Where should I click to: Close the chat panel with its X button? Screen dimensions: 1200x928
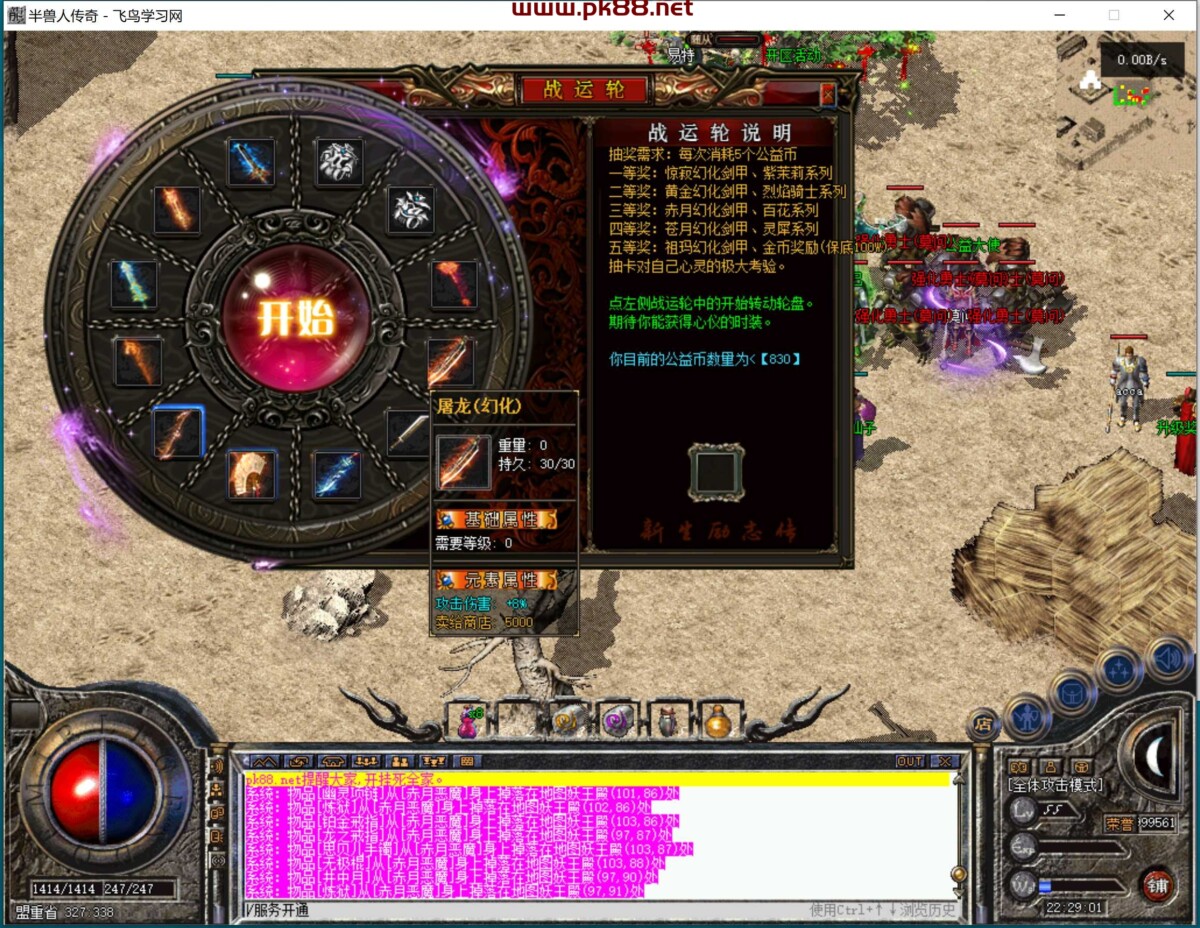943,761
